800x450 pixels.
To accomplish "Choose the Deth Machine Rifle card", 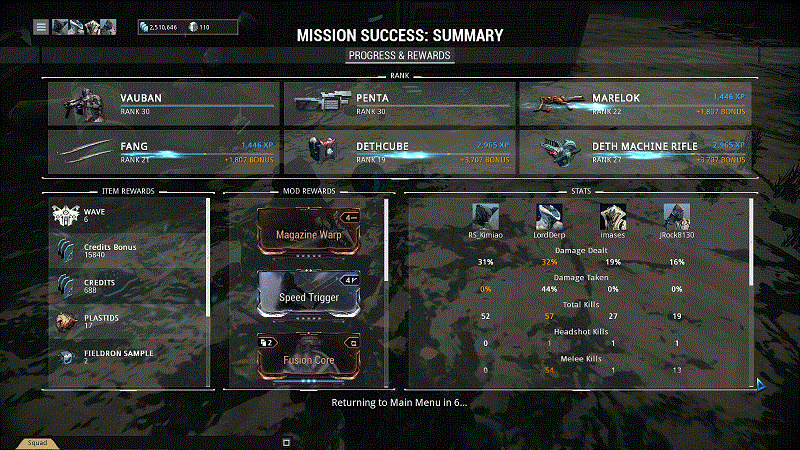I will [634, 151].
